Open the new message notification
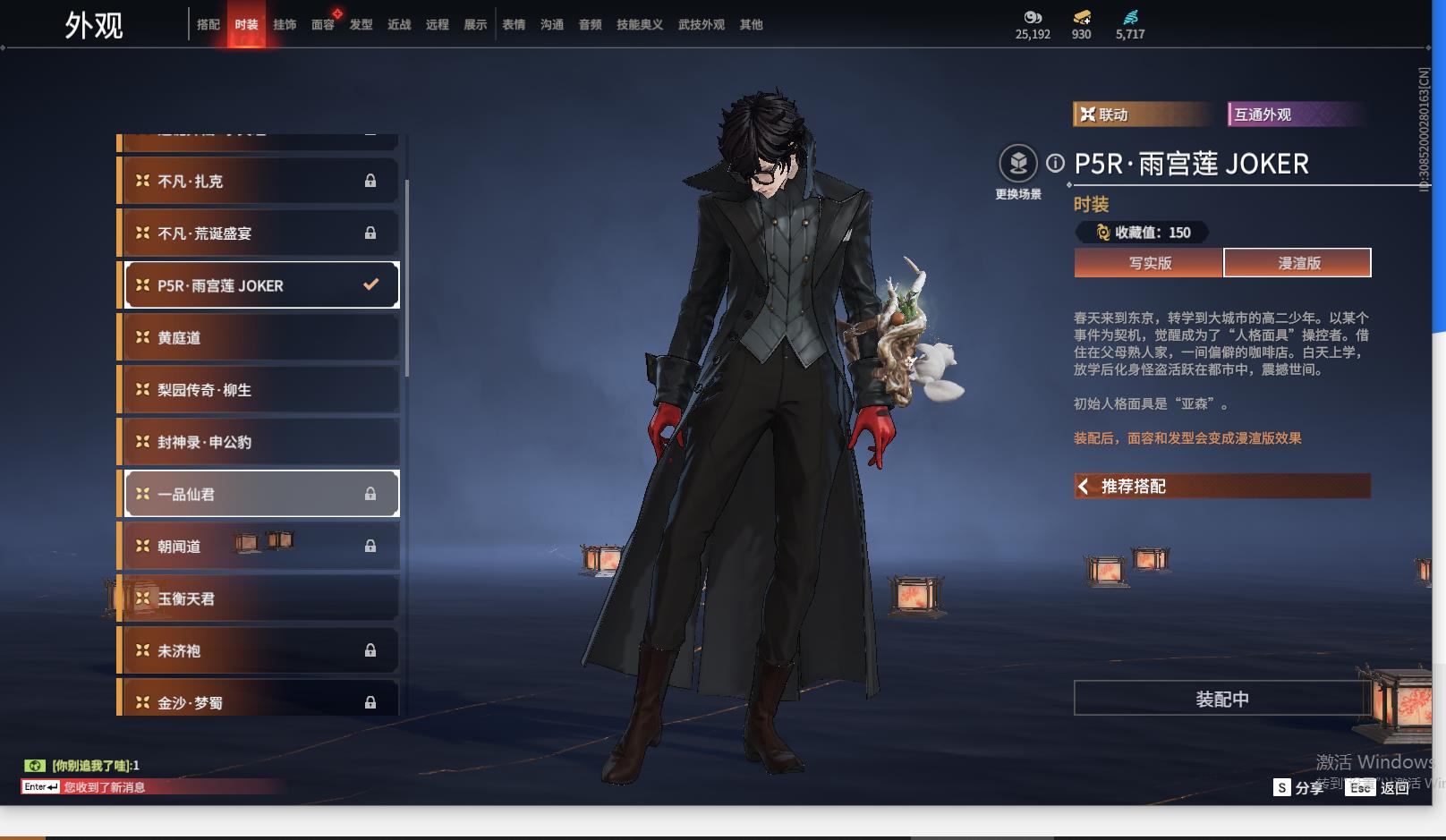Viewport: 1446px width, 840px height. click(x=104, y=787)
